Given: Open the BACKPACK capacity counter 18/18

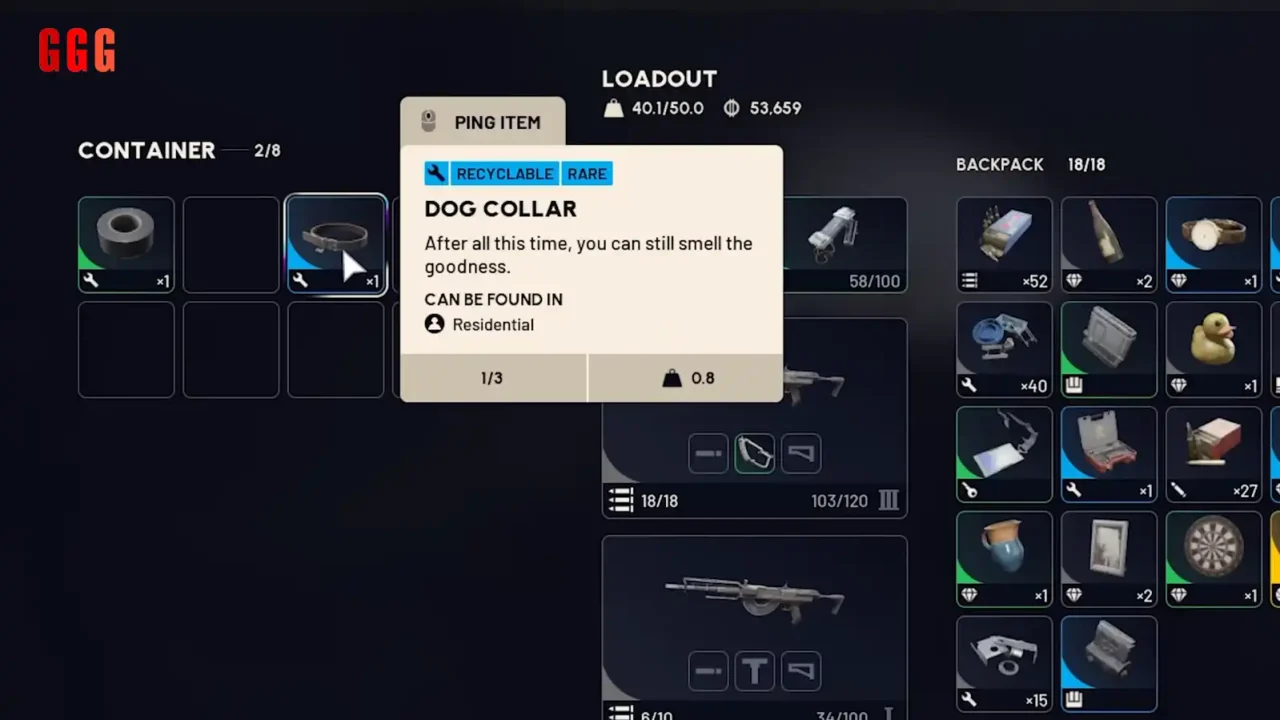Looking at the screenshot, I should (1087, 164).
